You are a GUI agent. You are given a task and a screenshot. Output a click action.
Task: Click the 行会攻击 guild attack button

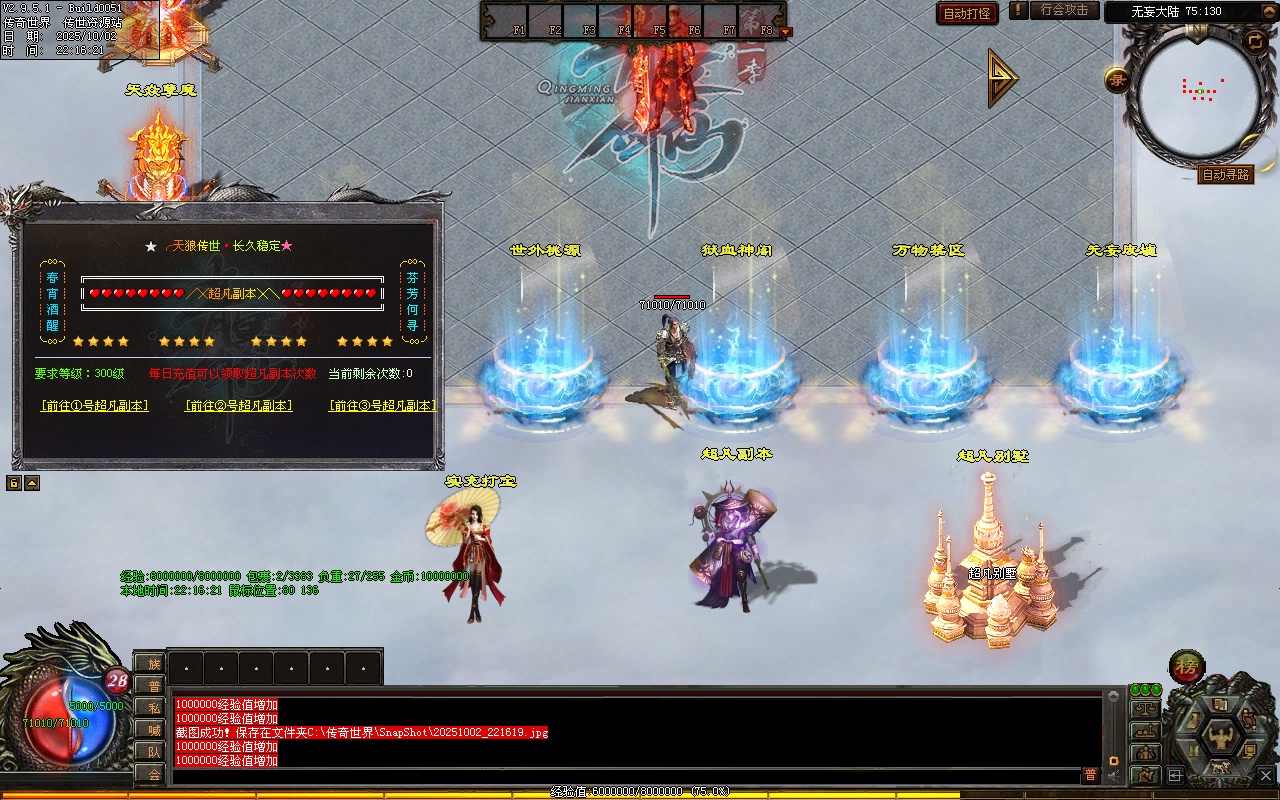point(1063,11)
